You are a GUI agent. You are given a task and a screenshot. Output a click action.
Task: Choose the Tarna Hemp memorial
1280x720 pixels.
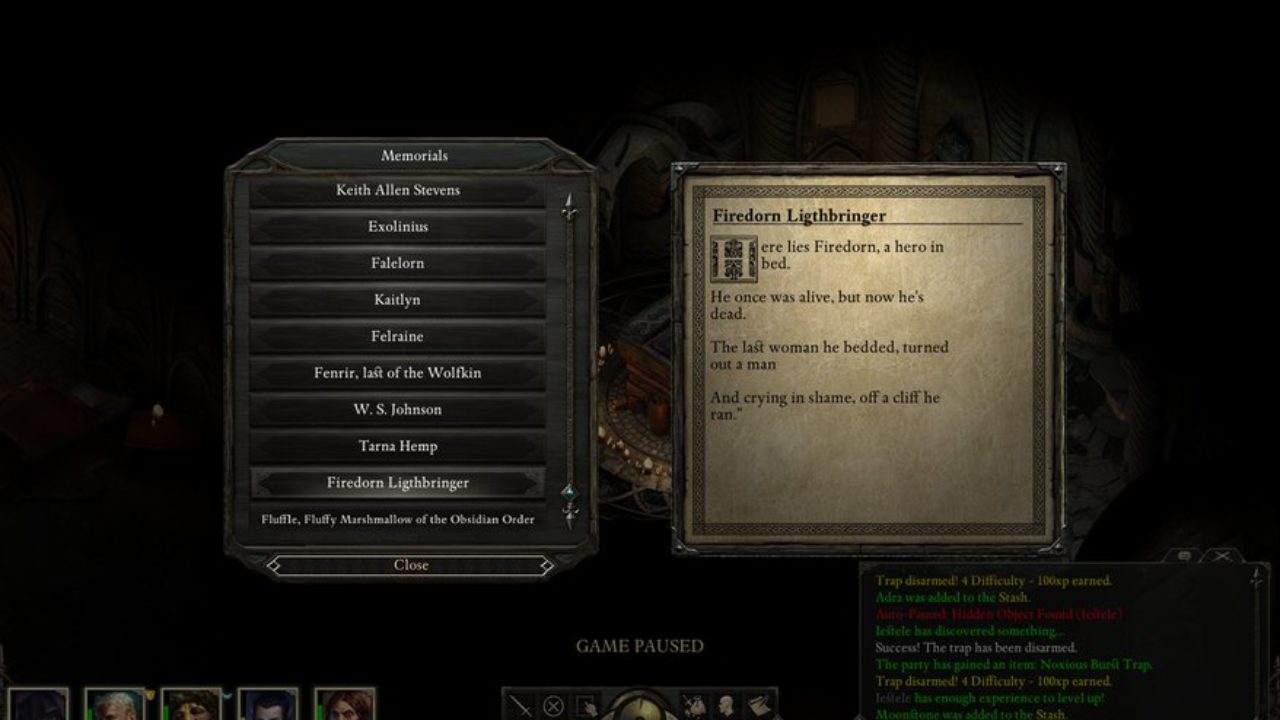[x=397, y=446]
